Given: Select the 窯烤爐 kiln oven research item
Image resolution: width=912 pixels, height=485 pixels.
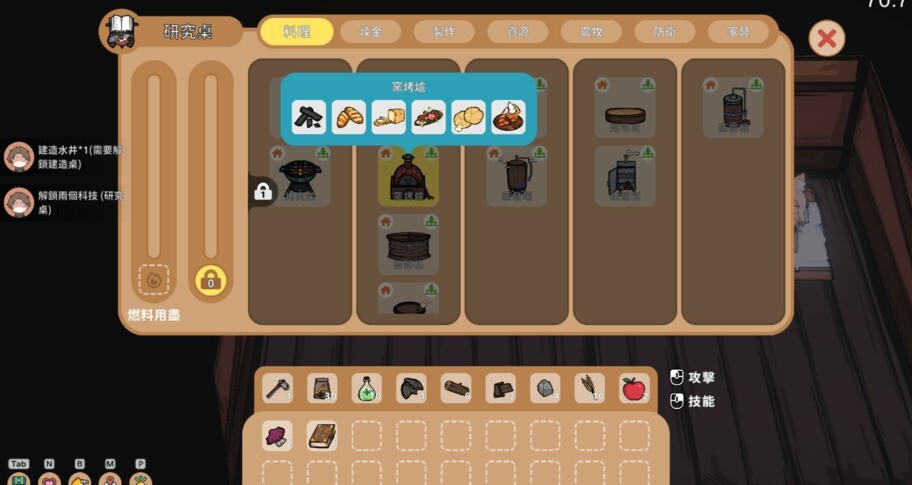Looking at the screenshot, I should point(408,177).
